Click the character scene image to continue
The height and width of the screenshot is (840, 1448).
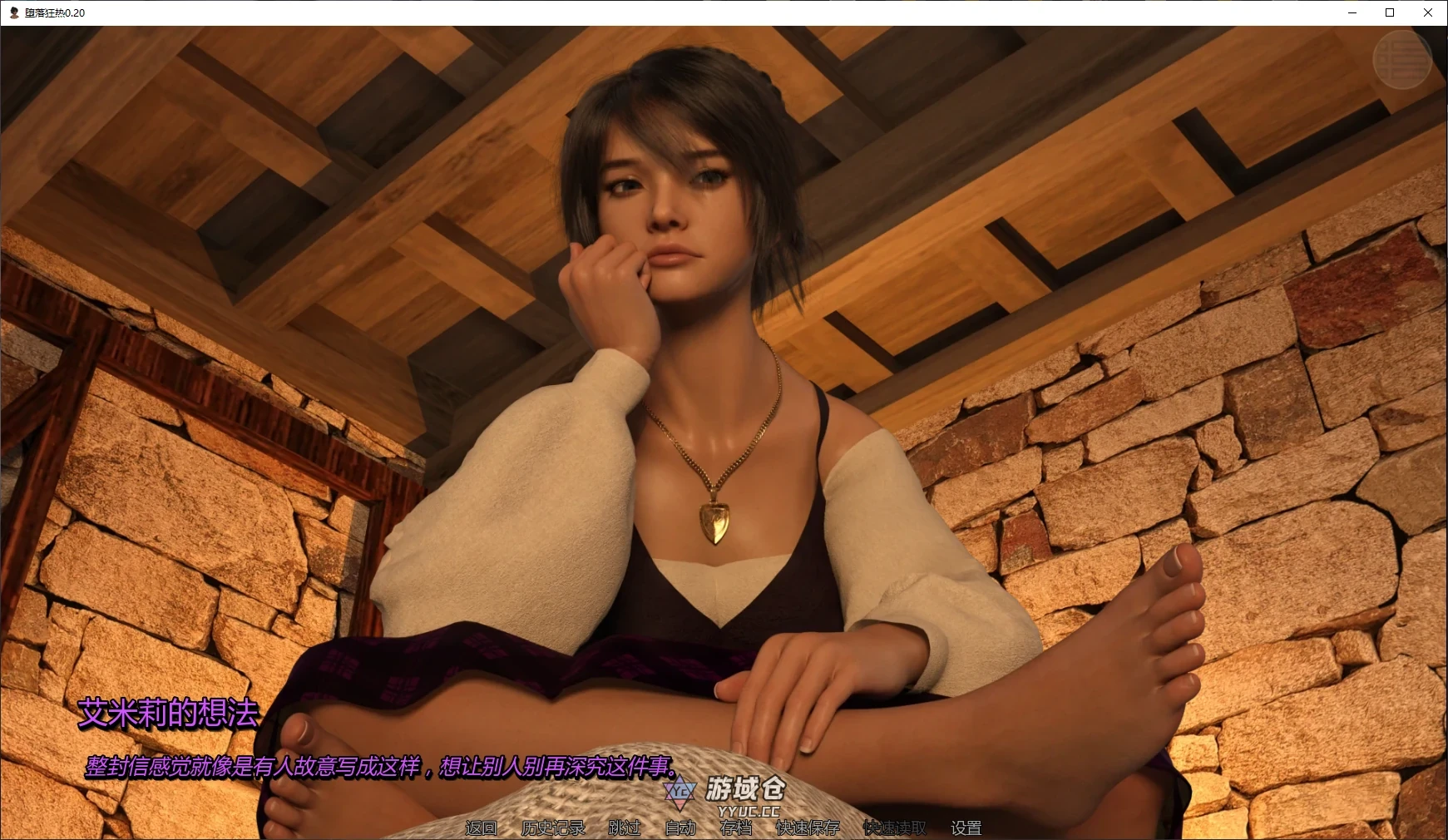[x=724, y=374]
